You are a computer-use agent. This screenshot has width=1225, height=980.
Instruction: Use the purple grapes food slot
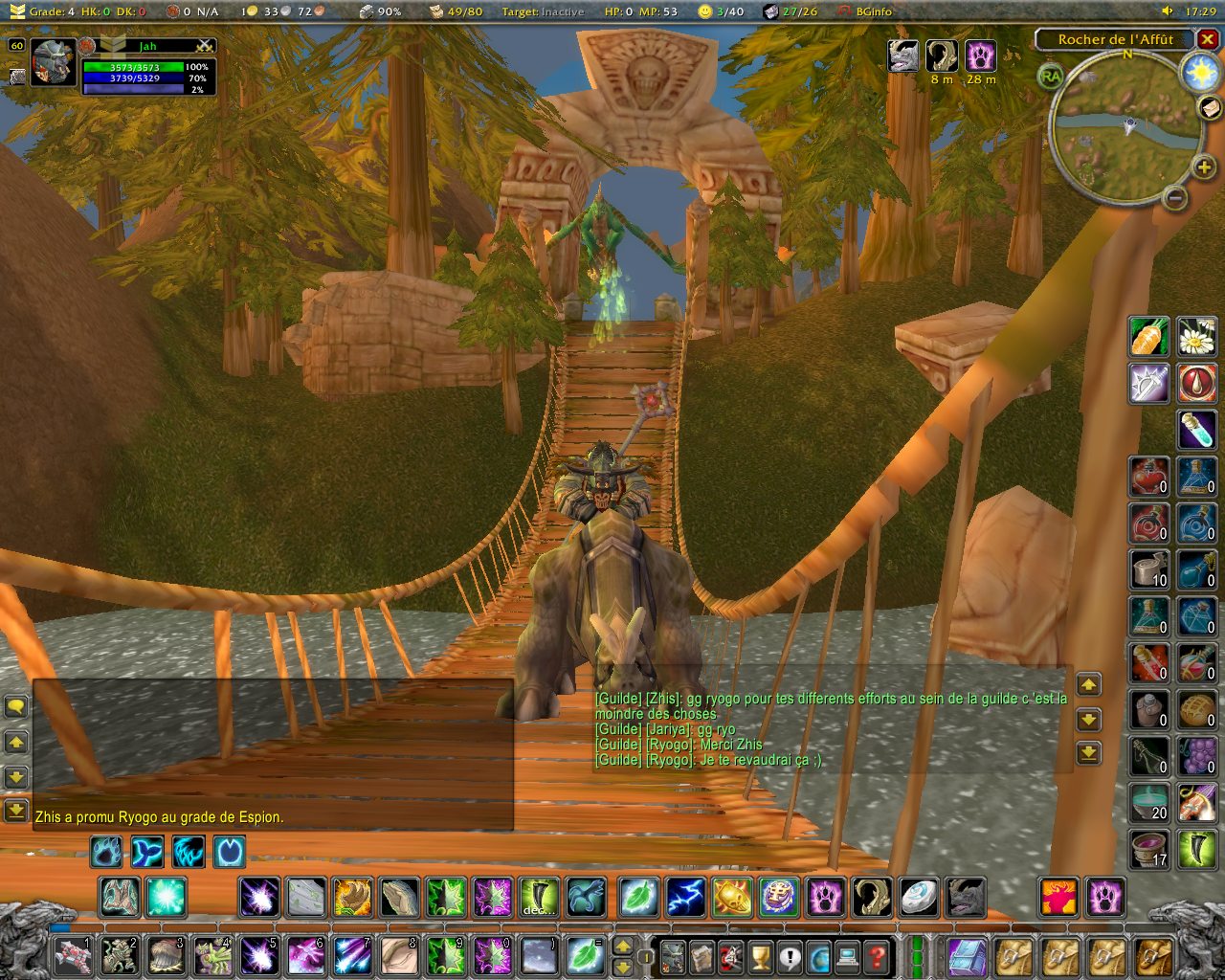pyautogui.click(x=1196, y=755)
